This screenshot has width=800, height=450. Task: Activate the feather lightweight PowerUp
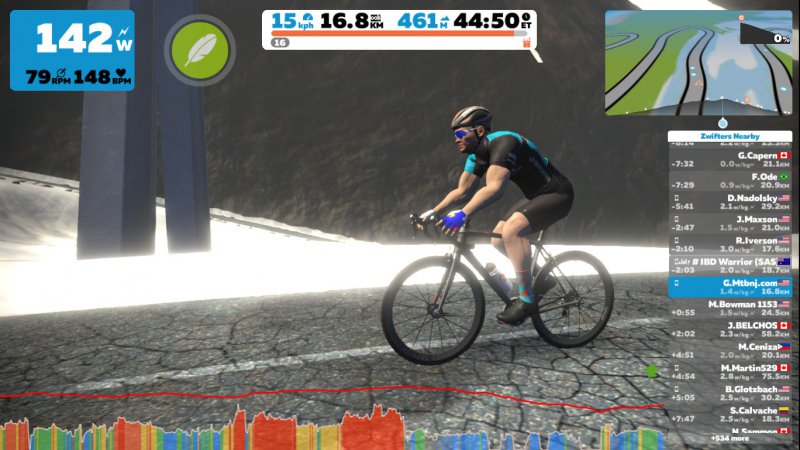click(200, 50)
